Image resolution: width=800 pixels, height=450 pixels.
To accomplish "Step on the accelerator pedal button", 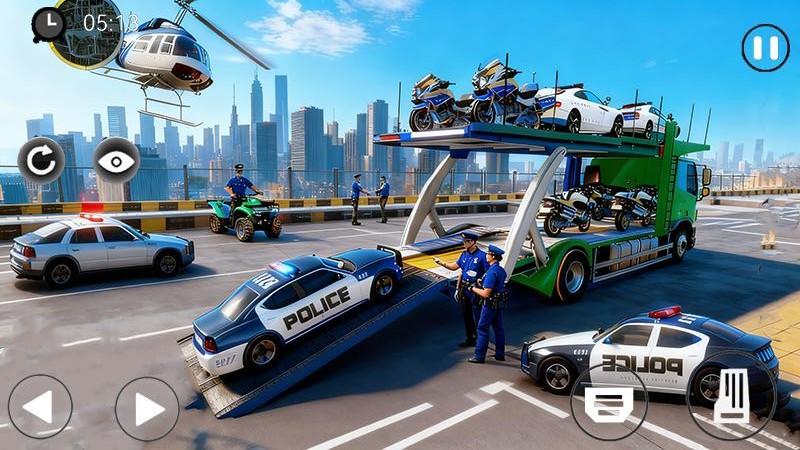I will [x=733, y=397].
